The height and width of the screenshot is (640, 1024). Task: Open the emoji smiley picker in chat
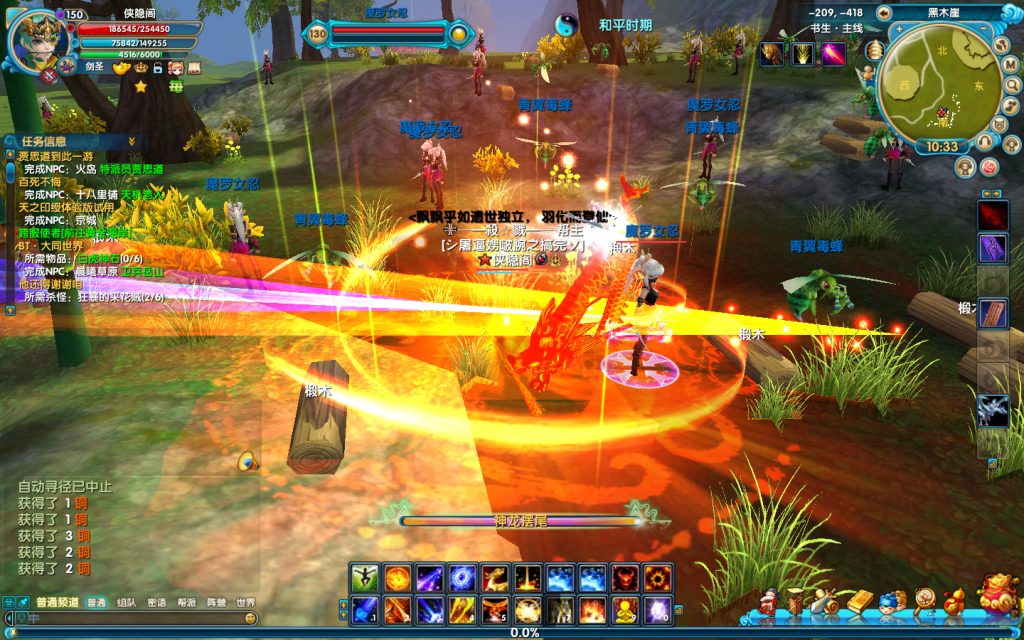(x=249, y=619)
